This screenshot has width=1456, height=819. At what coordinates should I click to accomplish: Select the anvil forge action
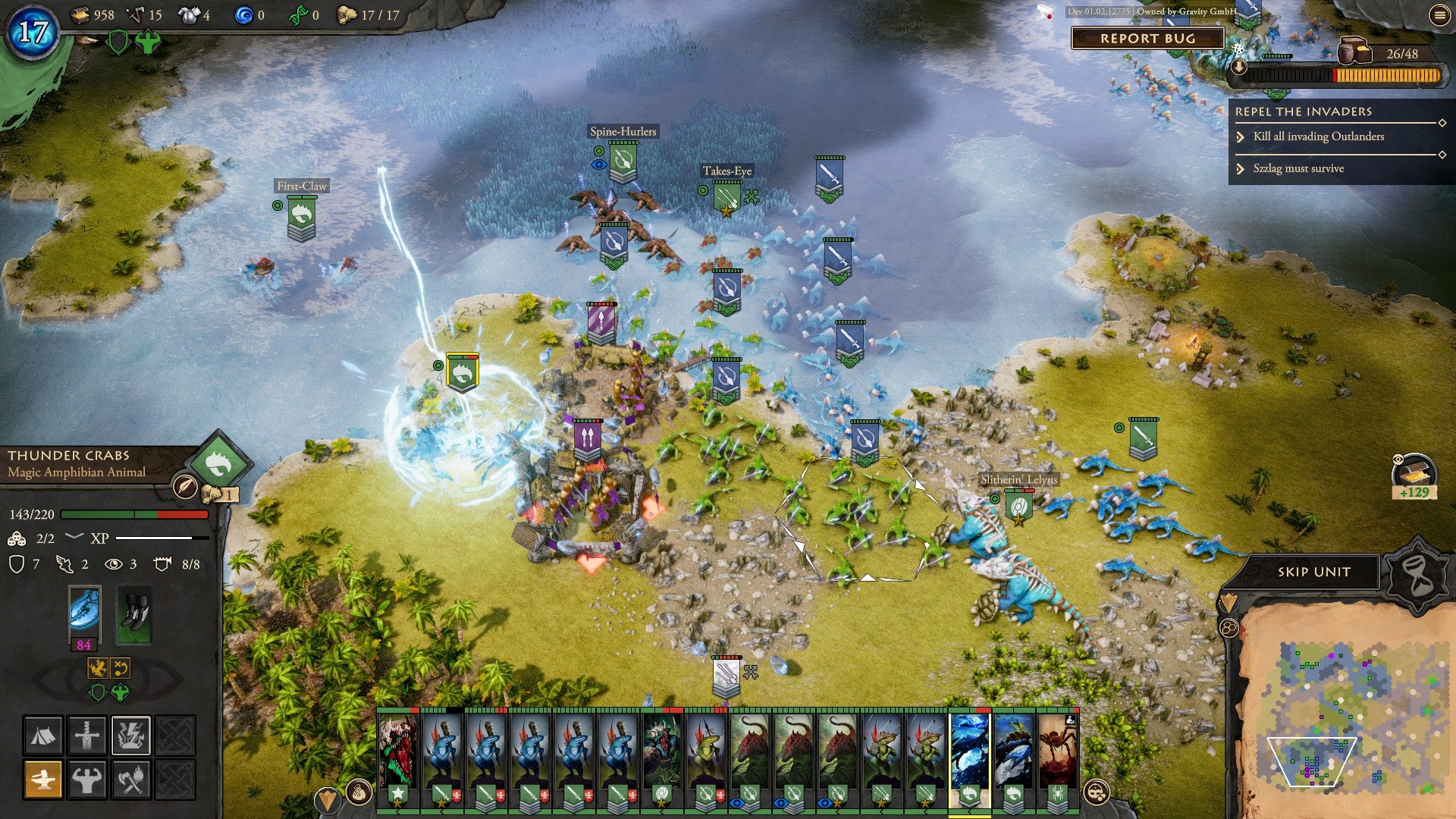click(43, 779)
